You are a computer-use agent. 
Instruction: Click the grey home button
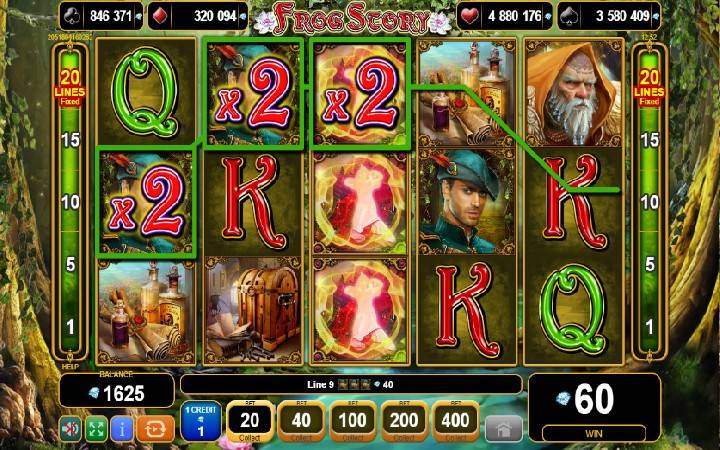point(503,429)
